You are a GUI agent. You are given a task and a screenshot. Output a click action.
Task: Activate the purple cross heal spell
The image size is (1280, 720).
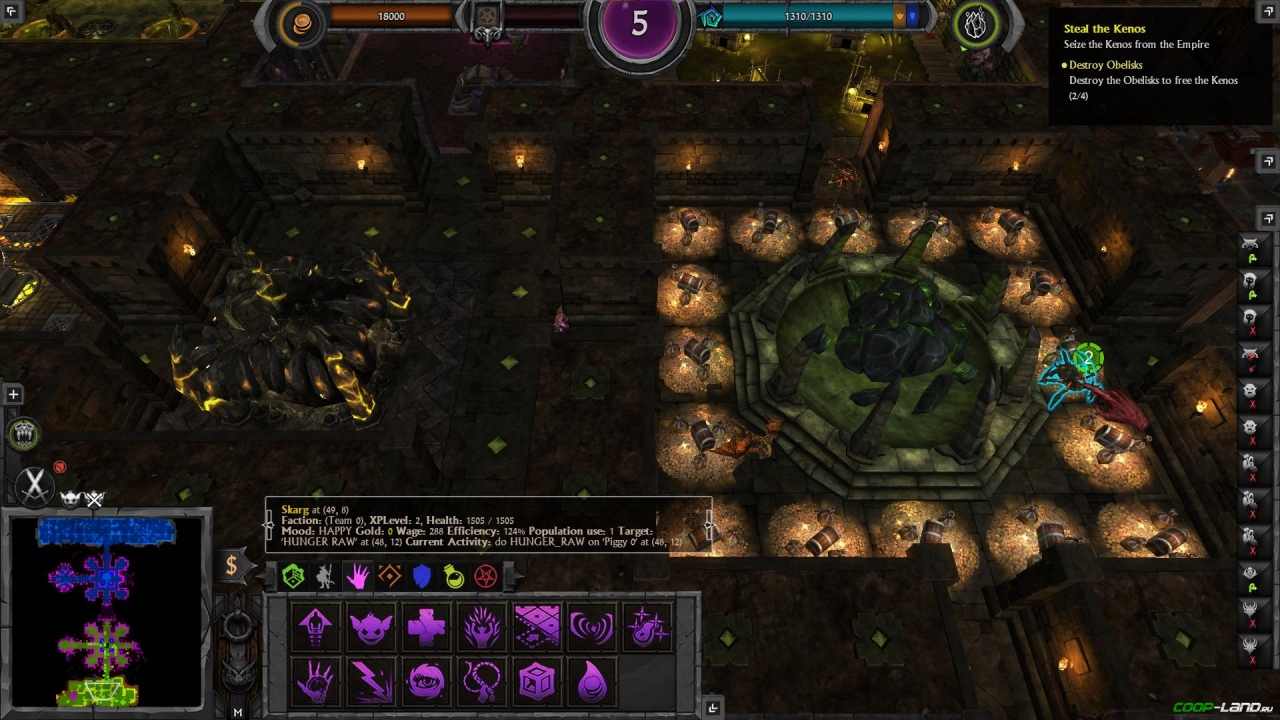(x=426, y=628)
